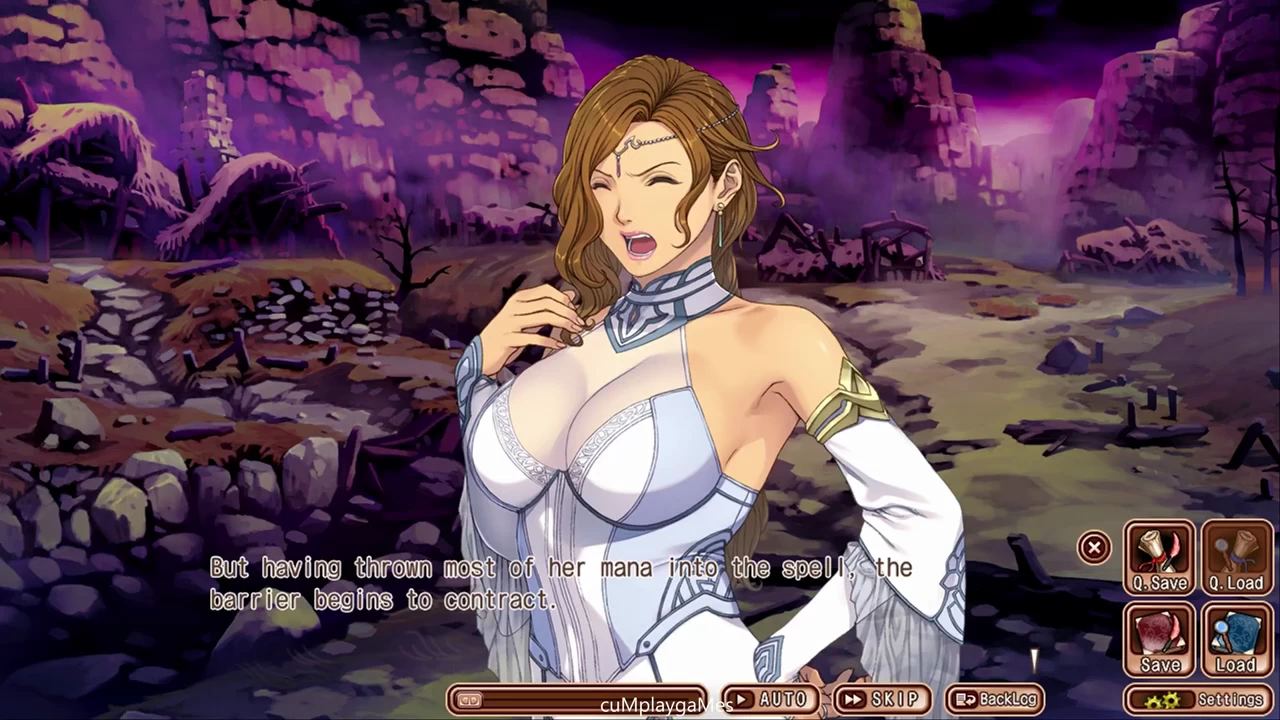
Task: Hide the text window with the X button
Action: click(x=1094, y=547)
